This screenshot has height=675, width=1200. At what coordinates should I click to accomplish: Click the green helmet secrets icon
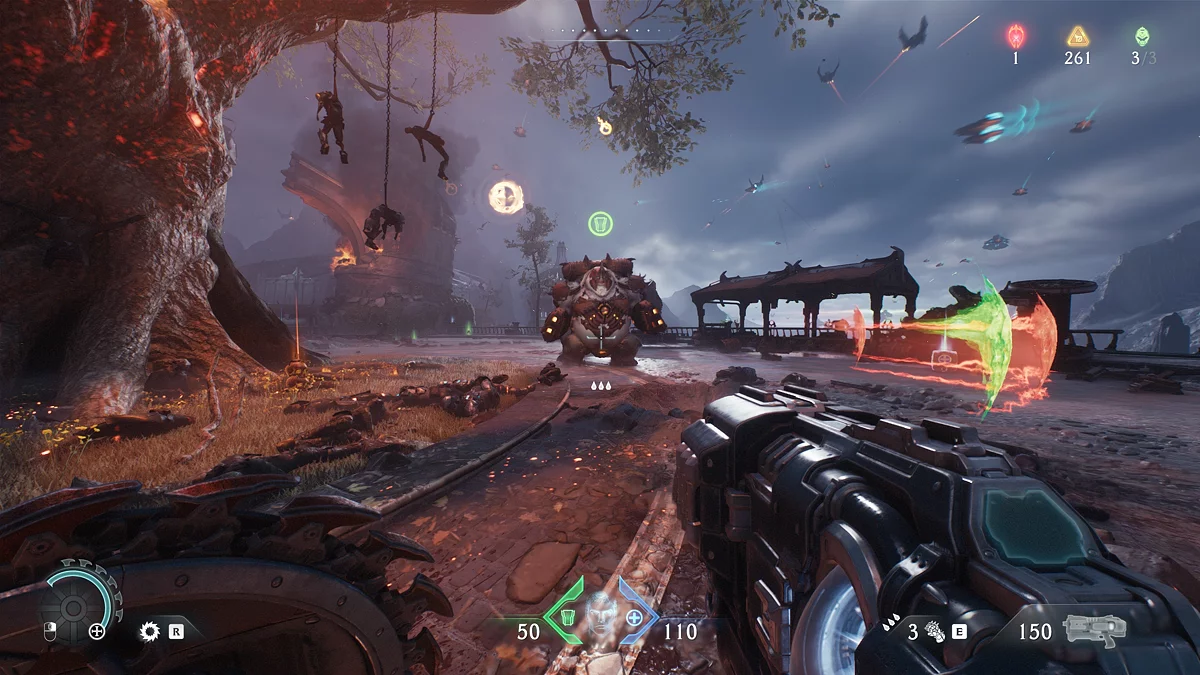point(1142,37)
